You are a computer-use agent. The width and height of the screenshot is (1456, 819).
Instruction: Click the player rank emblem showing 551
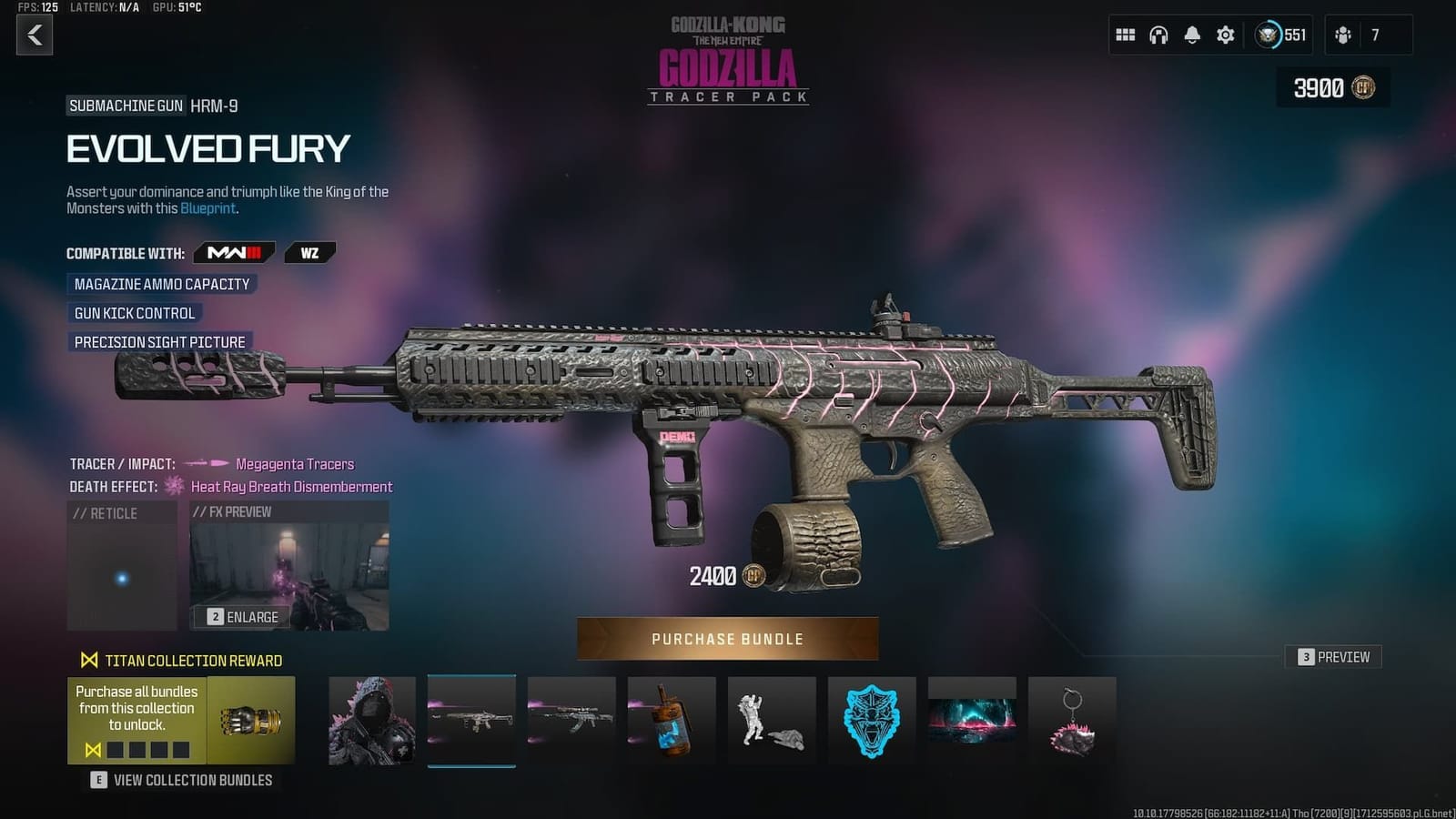pyautogui.click(x=1279, y=35)
